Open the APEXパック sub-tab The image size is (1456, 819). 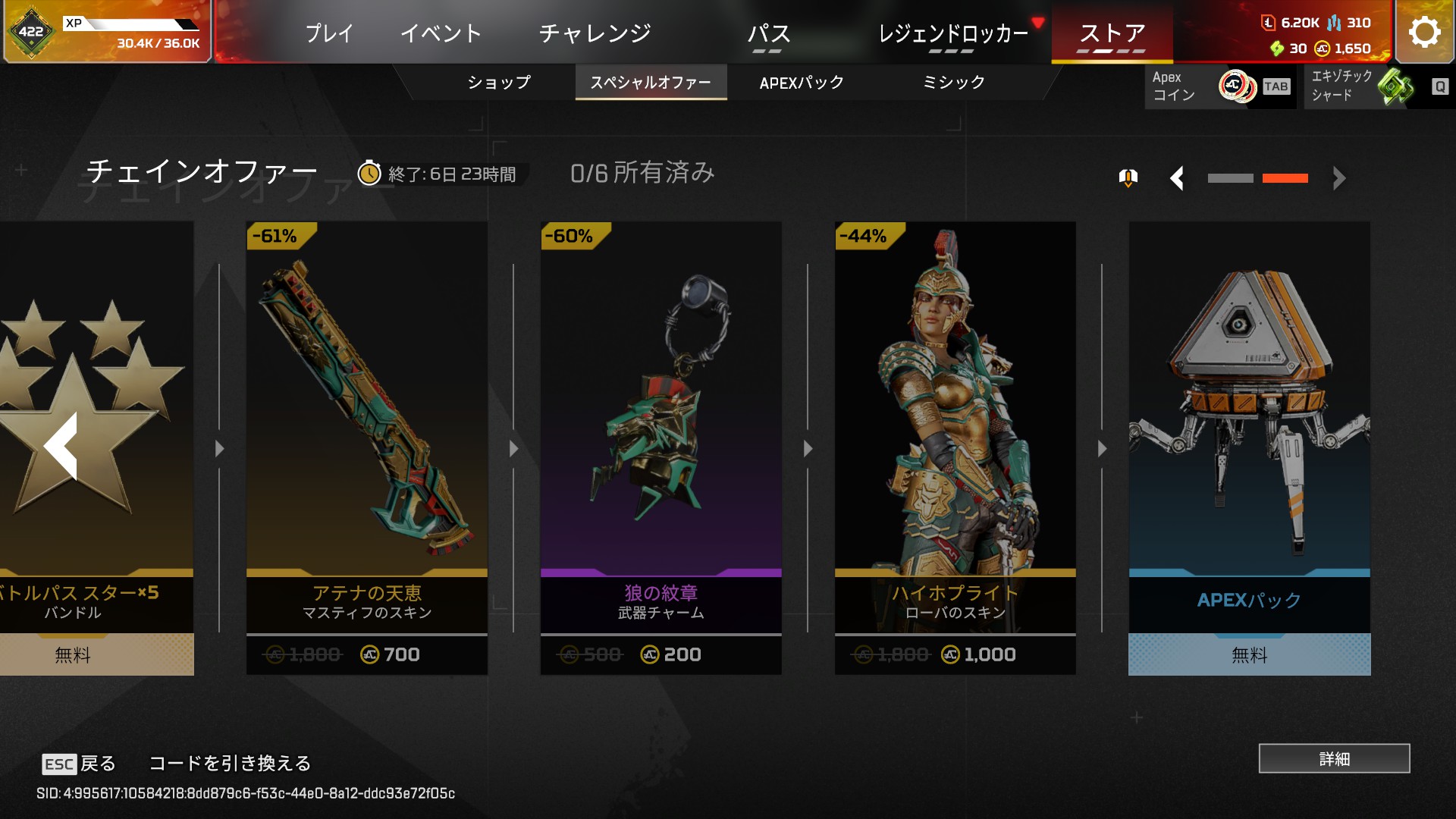coord(802,82)
